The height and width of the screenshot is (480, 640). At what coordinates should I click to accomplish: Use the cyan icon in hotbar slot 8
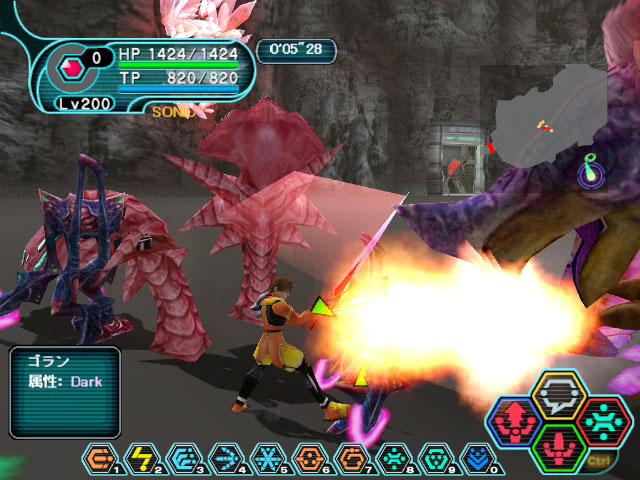click(393, 457)
